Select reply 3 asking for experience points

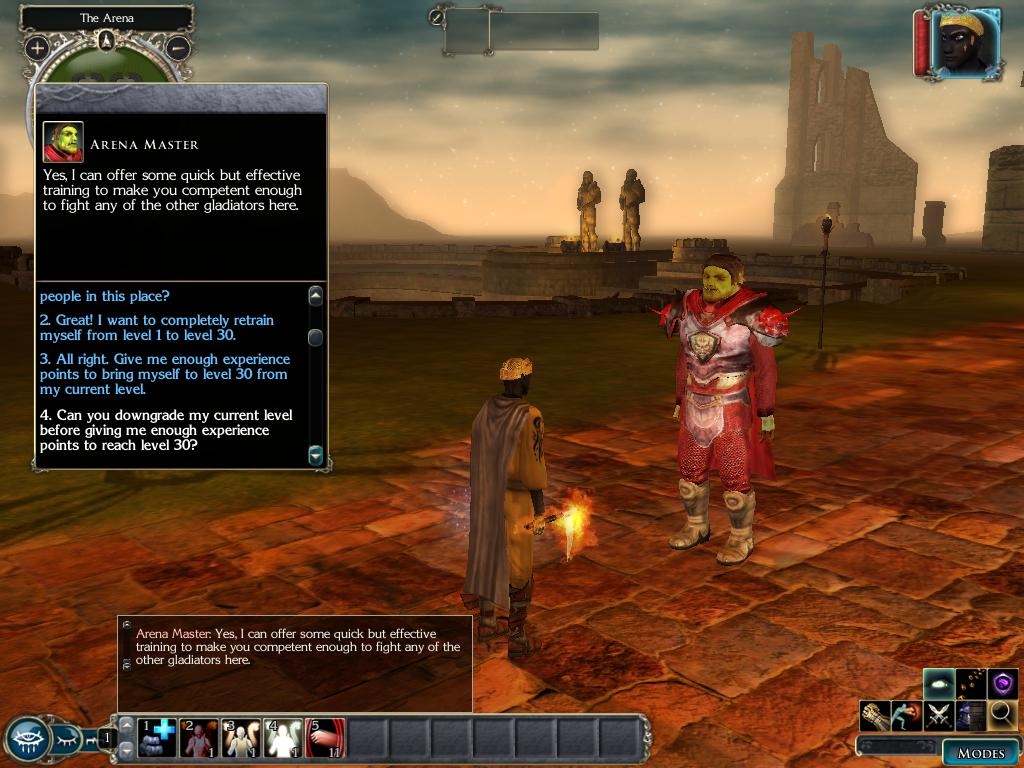pos(165,374)
